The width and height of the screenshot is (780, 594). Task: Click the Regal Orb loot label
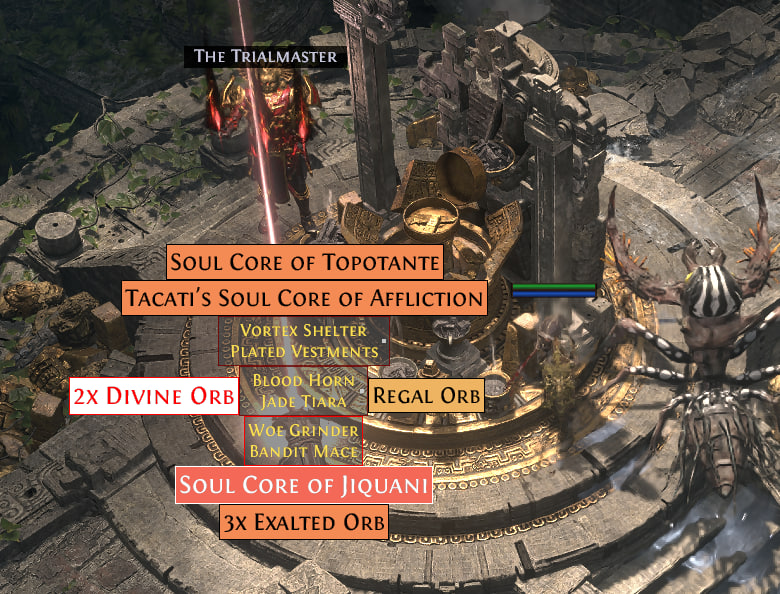pos(427,395)
